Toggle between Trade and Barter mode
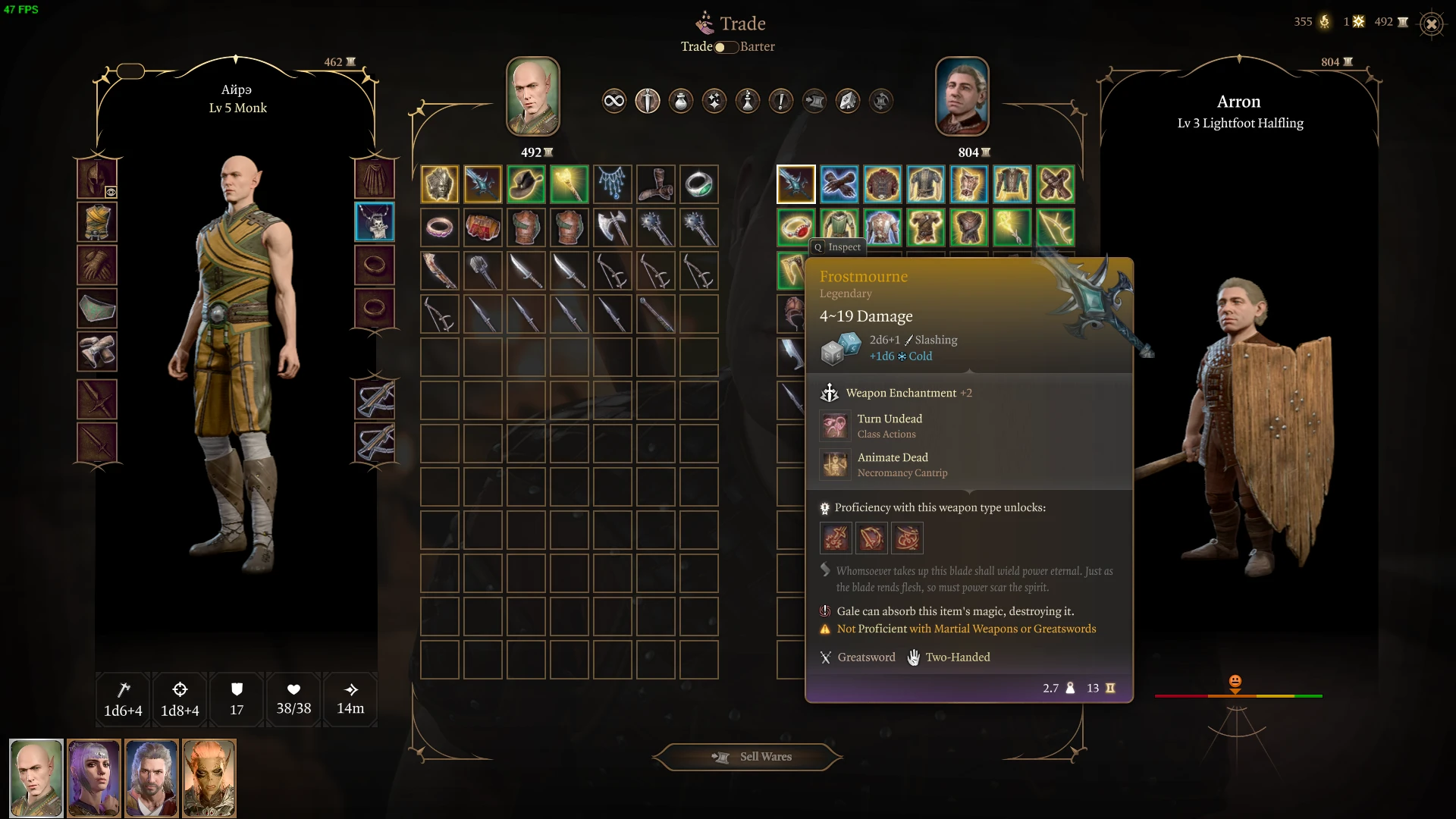The image size is (1456, 819). pyautogui.click(x=726, y=47)
